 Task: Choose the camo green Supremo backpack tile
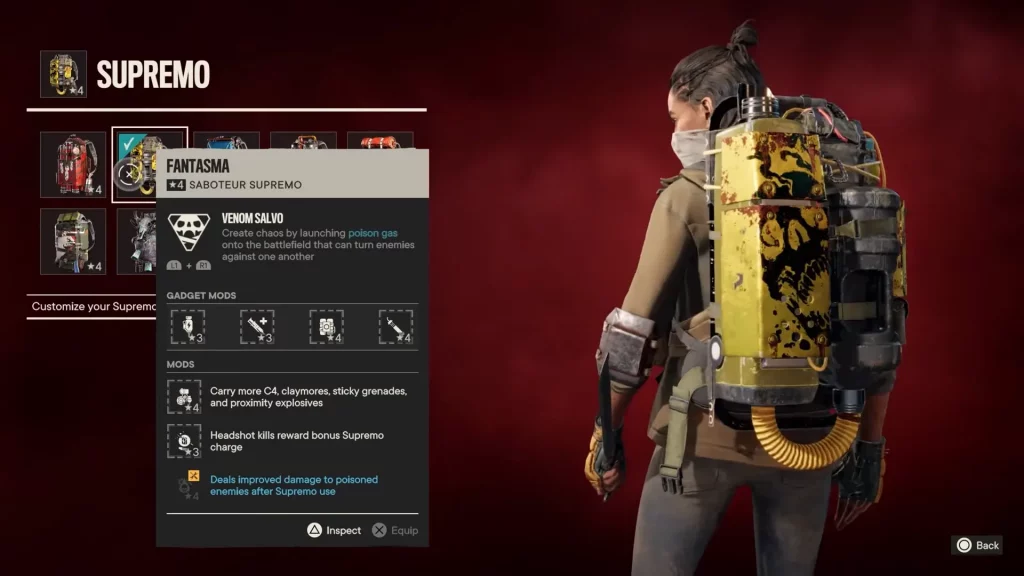[x=72, y=240]
